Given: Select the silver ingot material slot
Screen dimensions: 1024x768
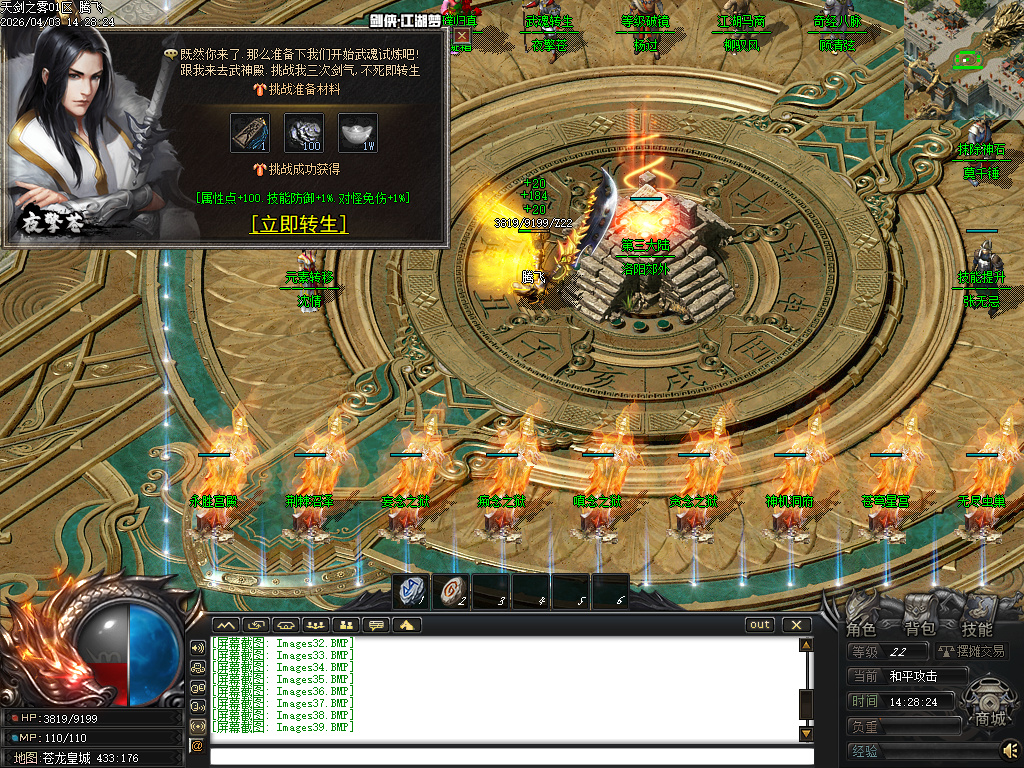Looking at the screenshot, I should tap(357, 133).
